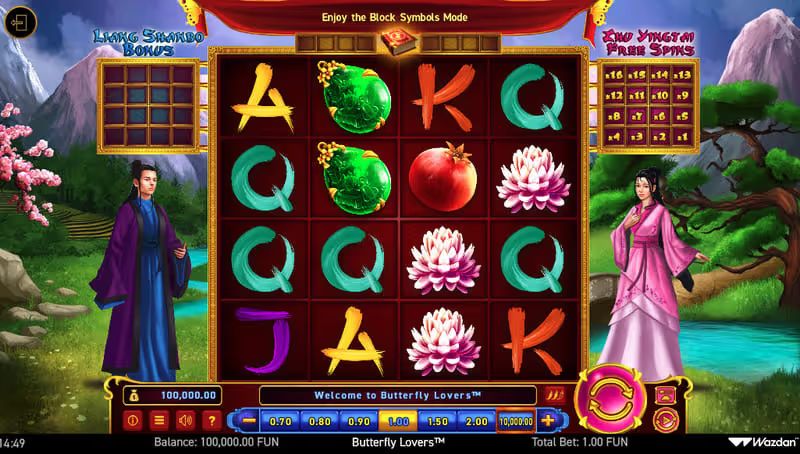Choose the 0.80 bet value
800x454 pixels.
[320, 421]
